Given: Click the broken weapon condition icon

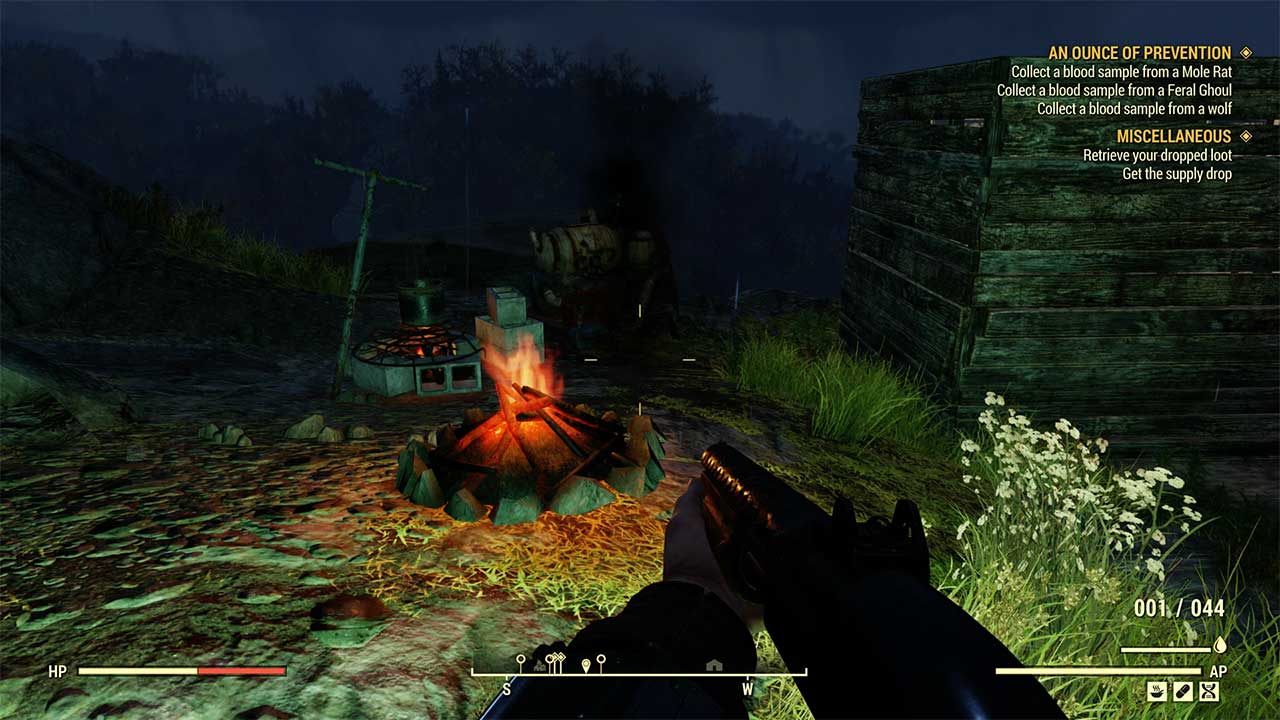Looking at the screenshot, I should (1208, 690).
